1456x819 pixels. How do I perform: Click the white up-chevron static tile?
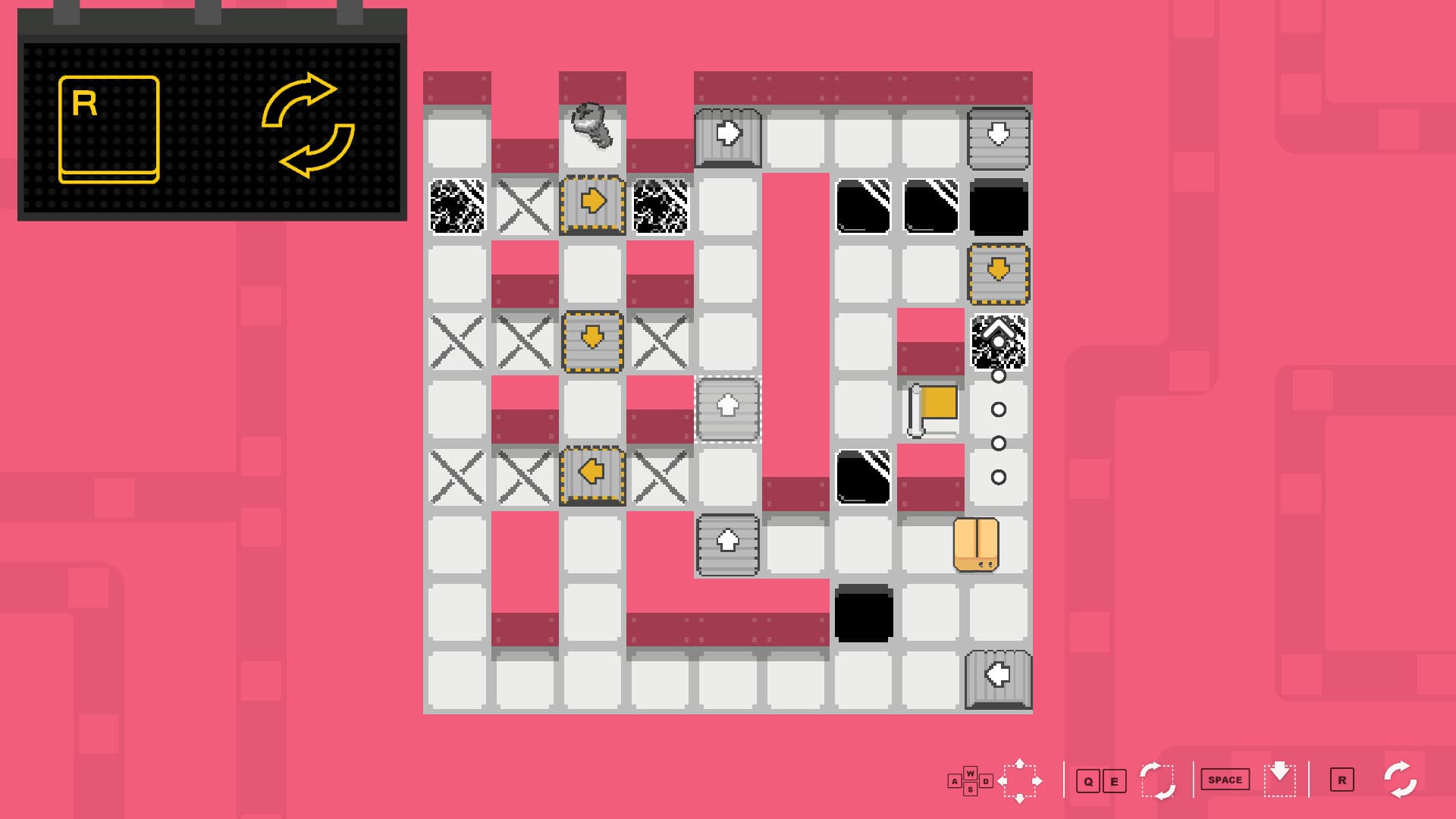click(999, 337)
